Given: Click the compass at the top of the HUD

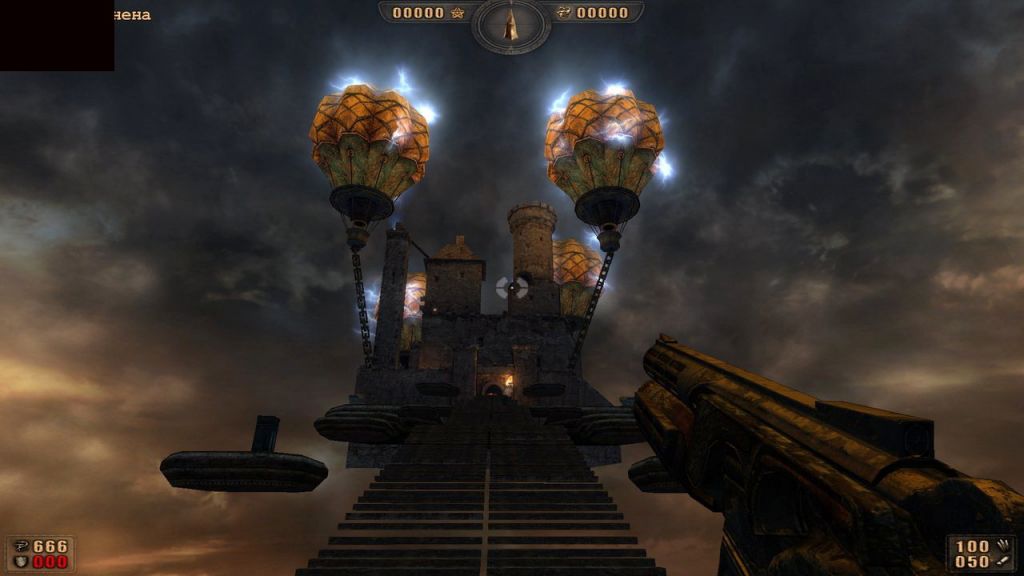Looking at the screenshot, I should 511,24.
